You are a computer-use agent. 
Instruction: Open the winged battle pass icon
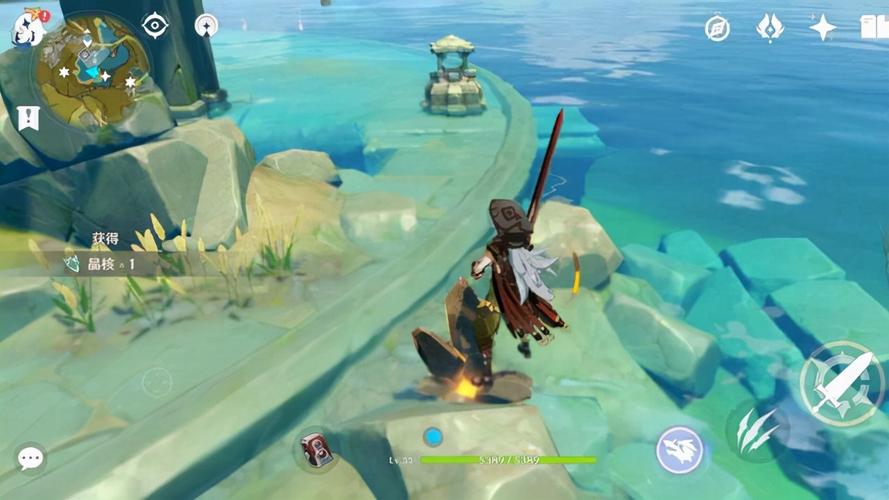tap(769, 28)
